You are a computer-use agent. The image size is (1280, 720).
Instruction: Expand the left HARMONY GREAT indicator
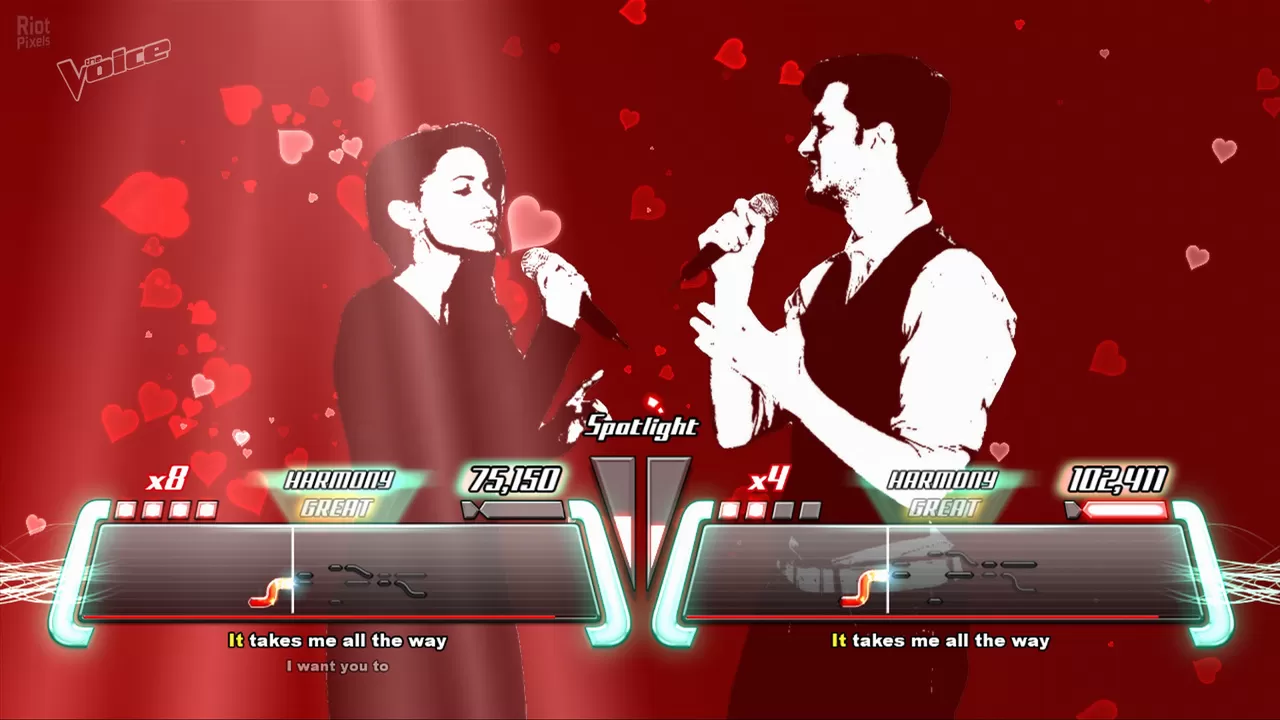pos(340,490)
